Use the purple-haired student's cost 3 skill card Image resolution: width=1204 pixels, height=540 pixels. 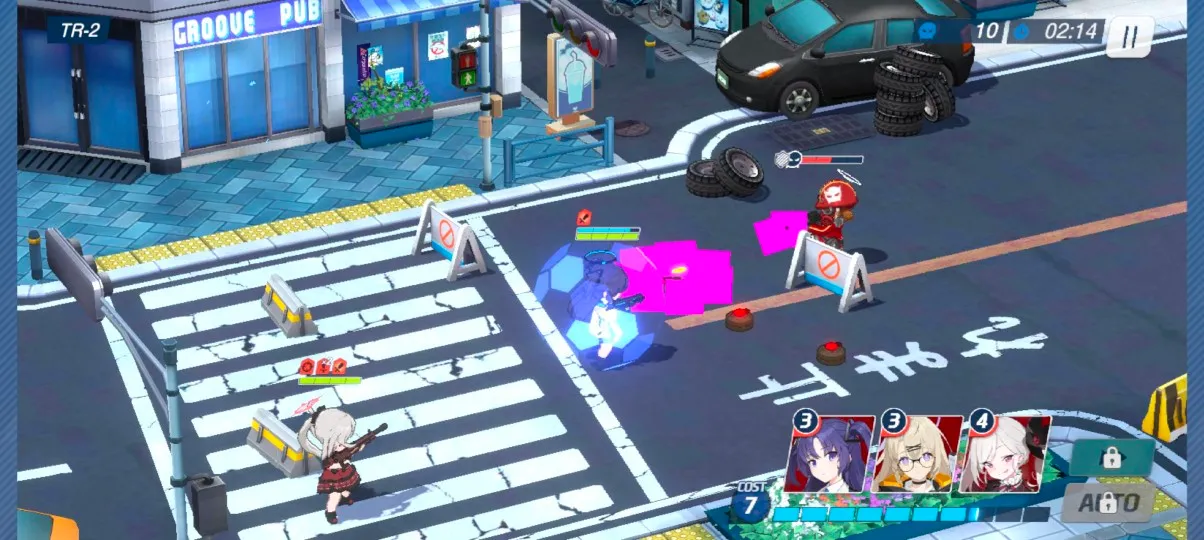[829, 455]
